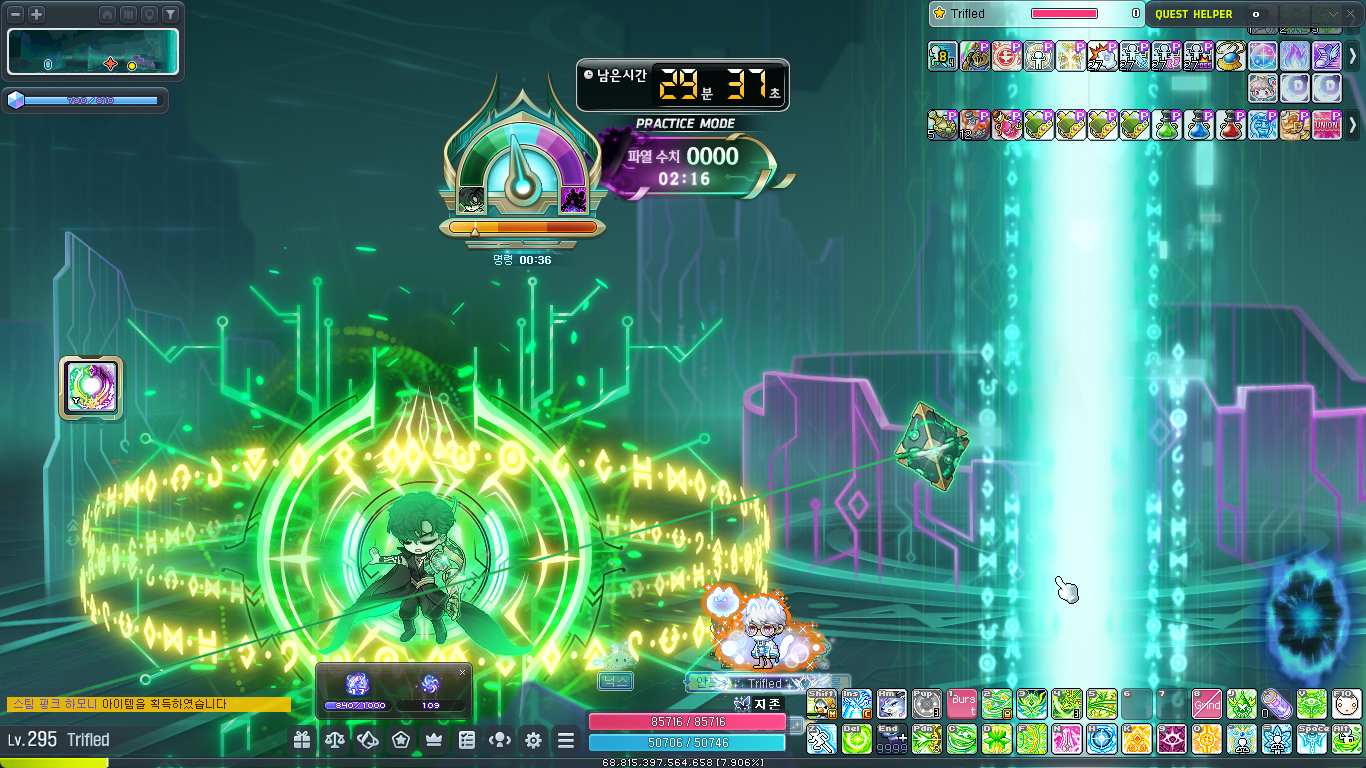Click the purple-green swirl icon on left

[91, 388]
